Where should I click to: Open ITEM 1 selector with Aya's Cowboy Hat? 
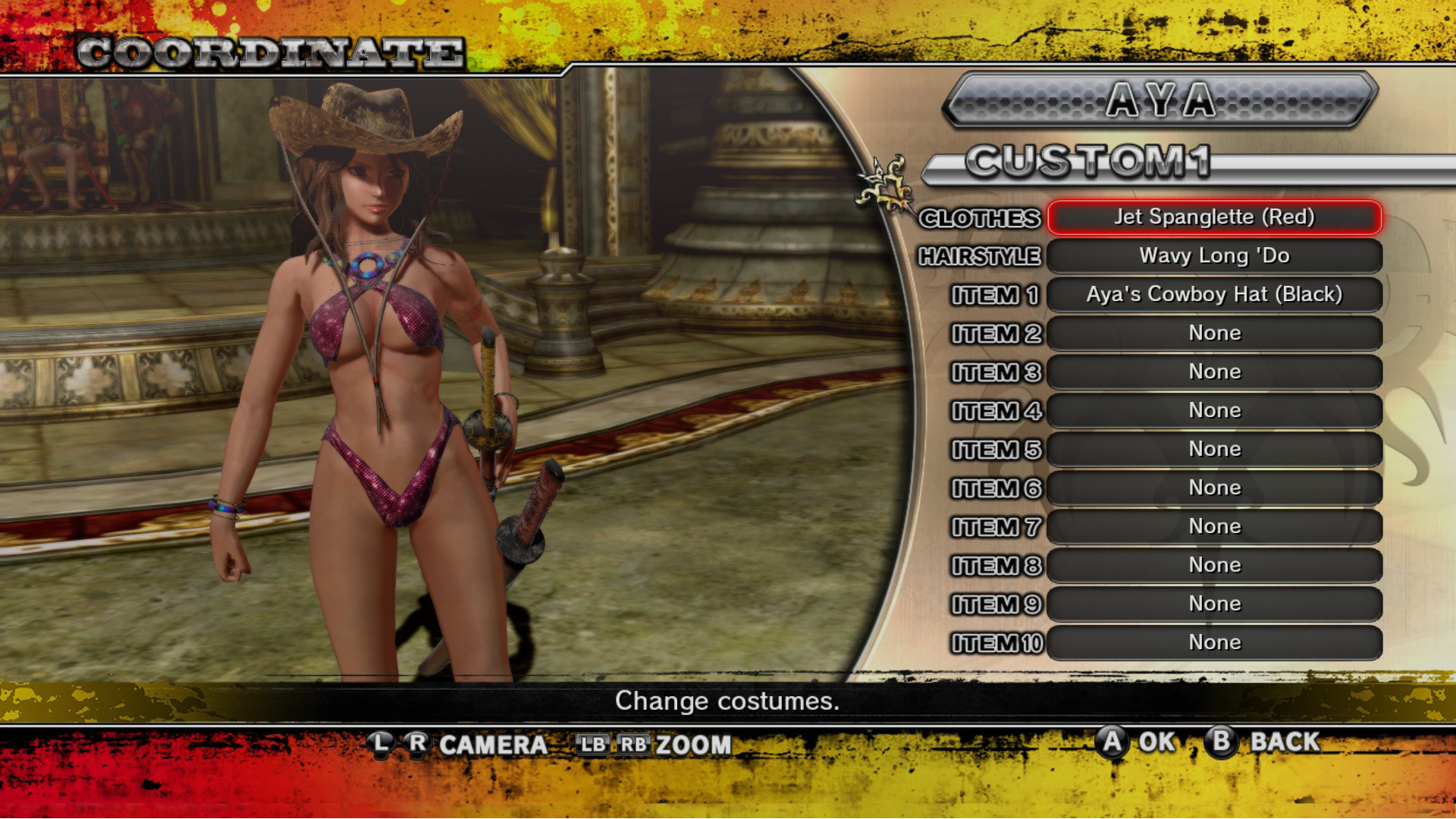[x=1213, y=295]
